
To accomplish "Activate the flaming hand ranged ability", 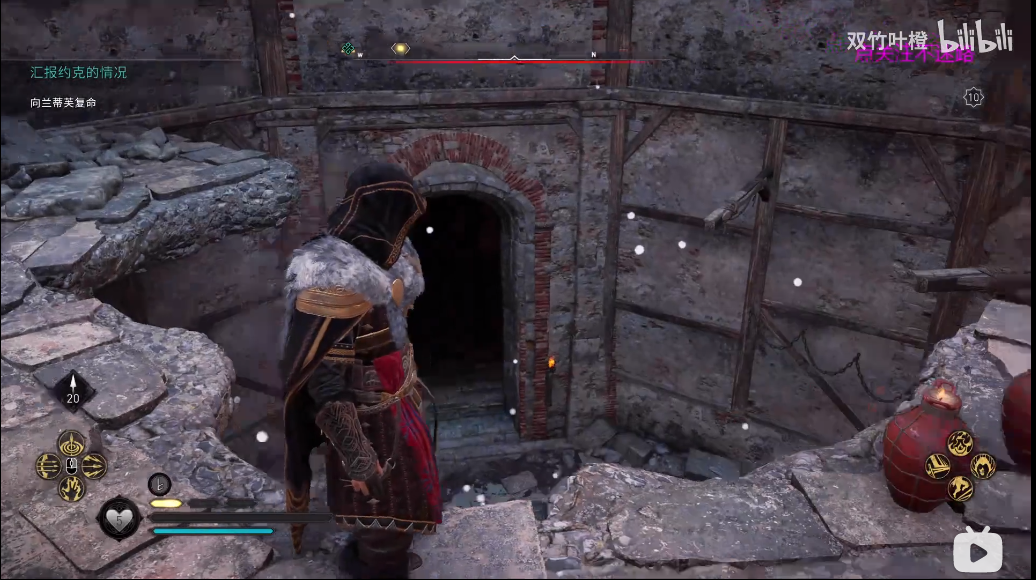I will (71, 488).
